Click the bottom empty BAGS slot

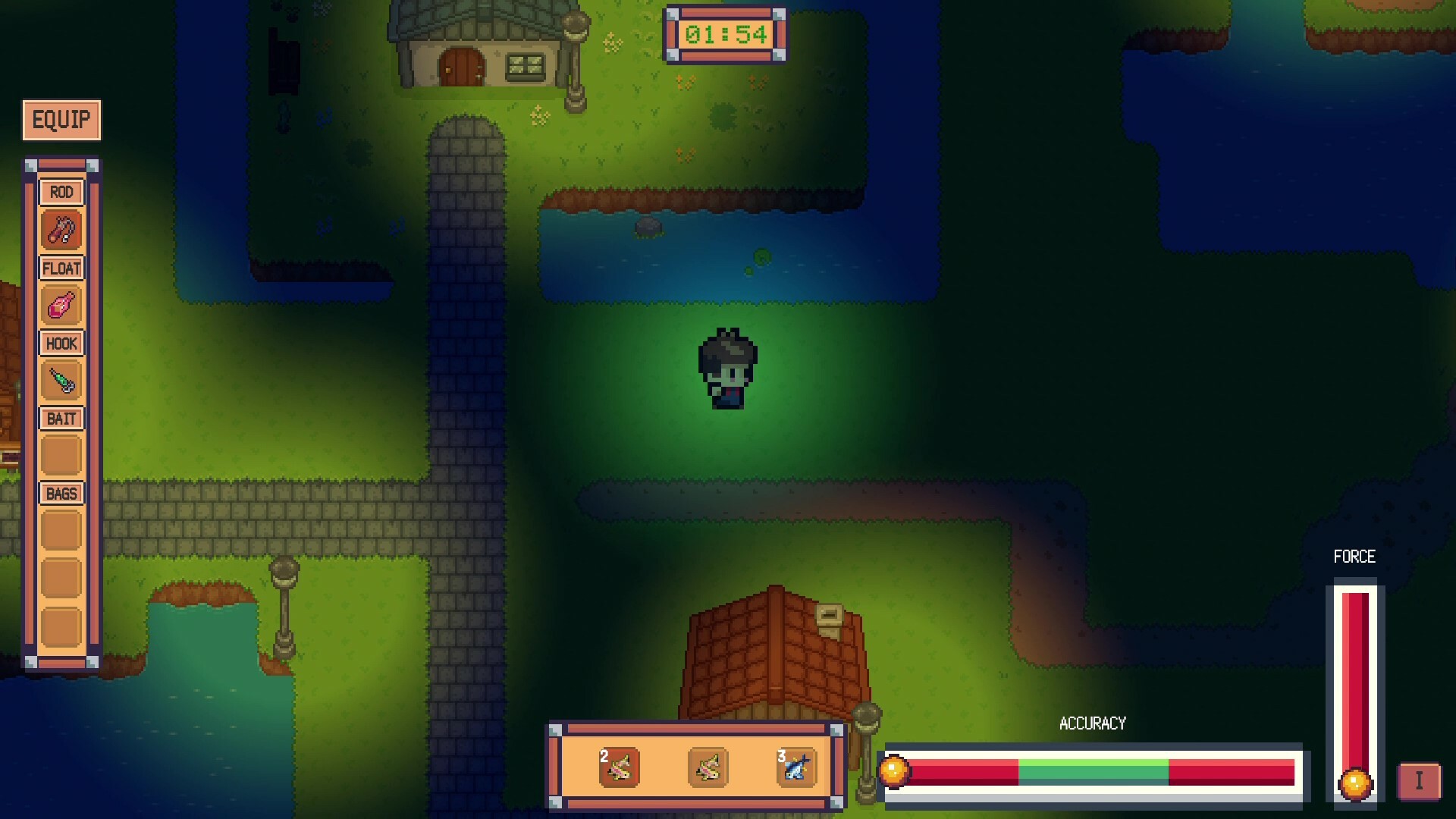pyautogui.click(x=61, y=623)
